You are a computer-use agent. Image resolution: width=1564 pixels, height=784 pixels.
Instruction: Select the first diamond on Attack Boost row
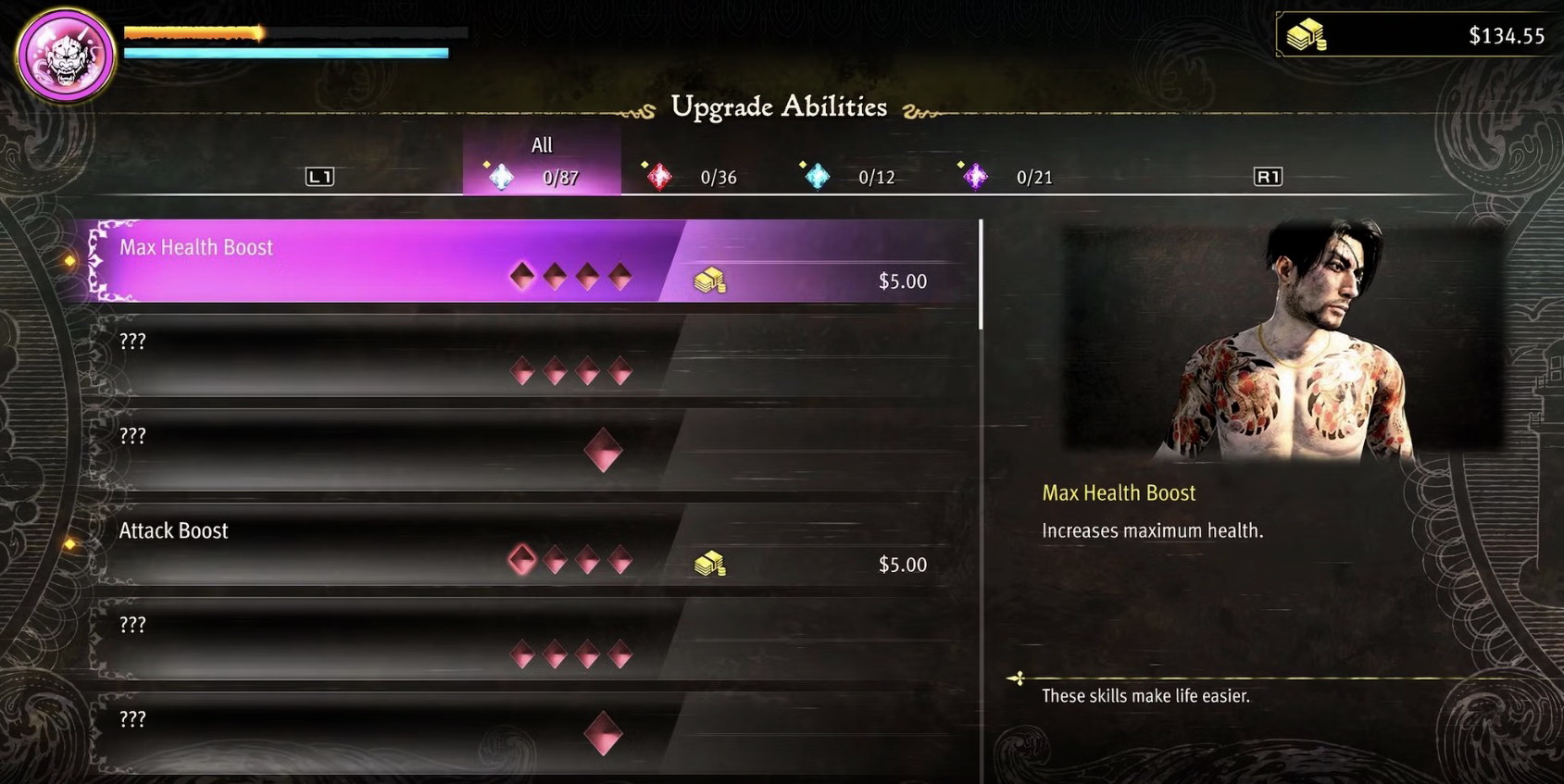coord(521,557)
